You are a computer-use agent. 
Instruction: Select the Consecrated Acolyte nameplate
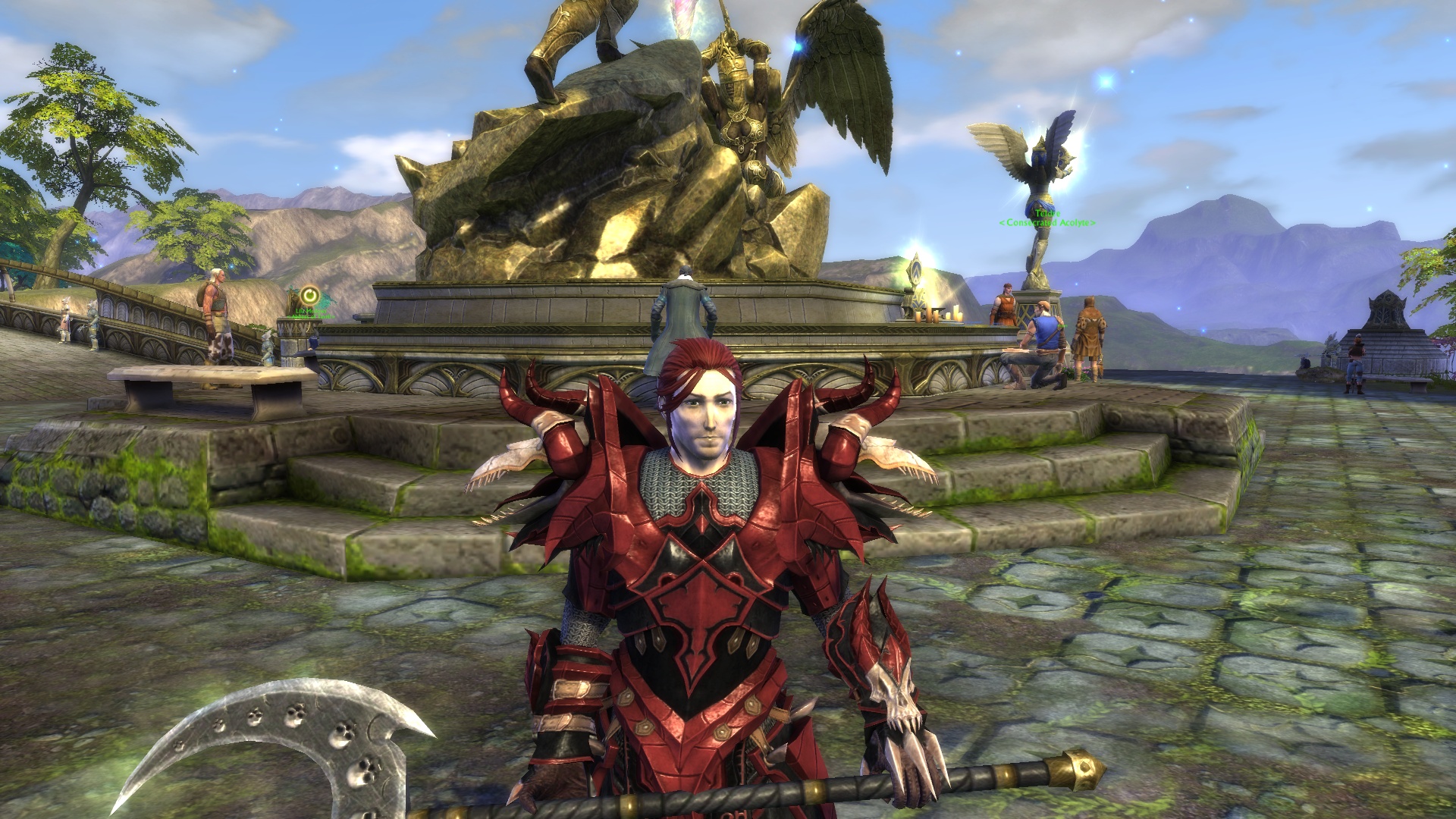[1047, 221]
